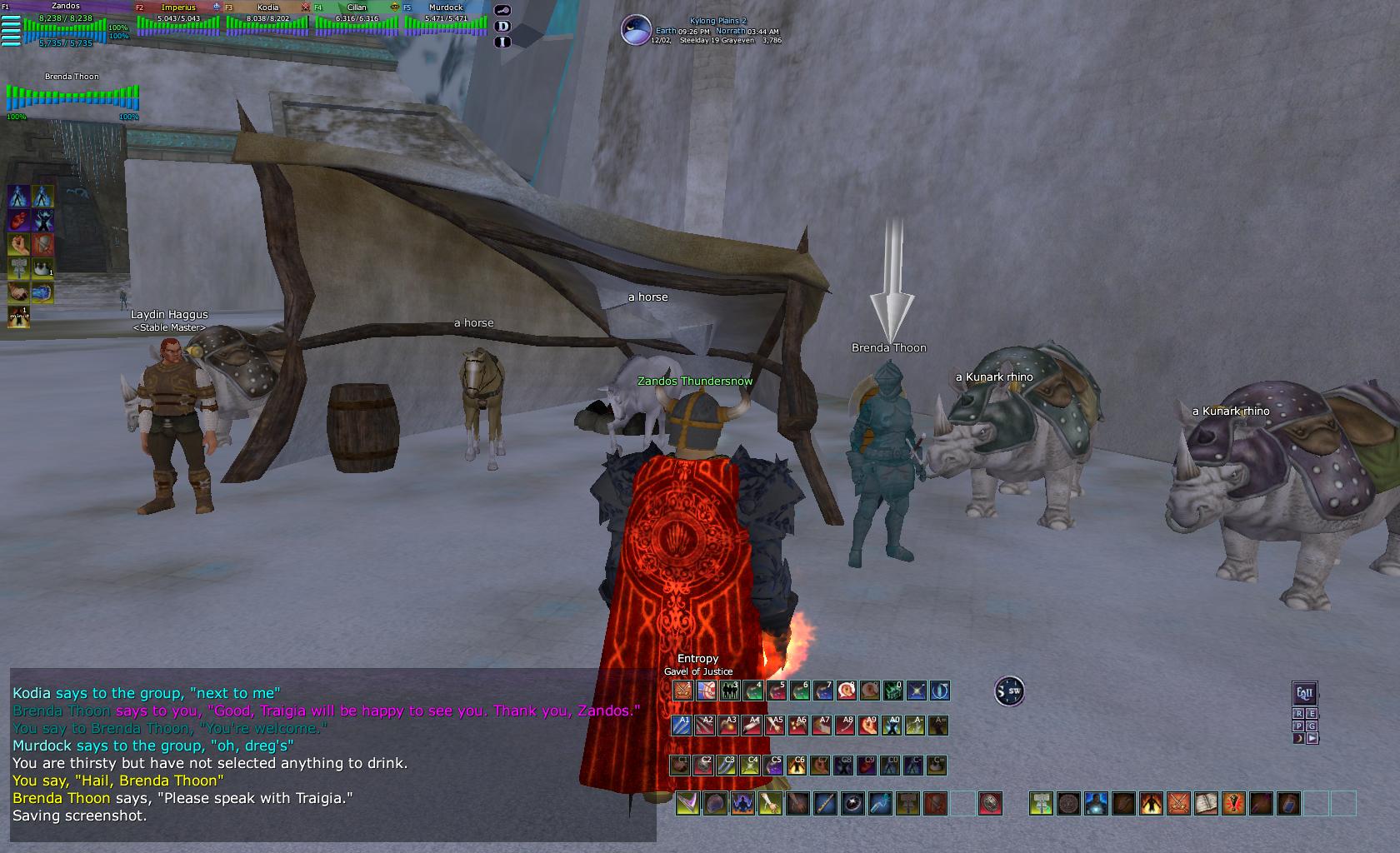Click the small R button under EQII
The image size is (1400, 853).
click(1298, 714)
